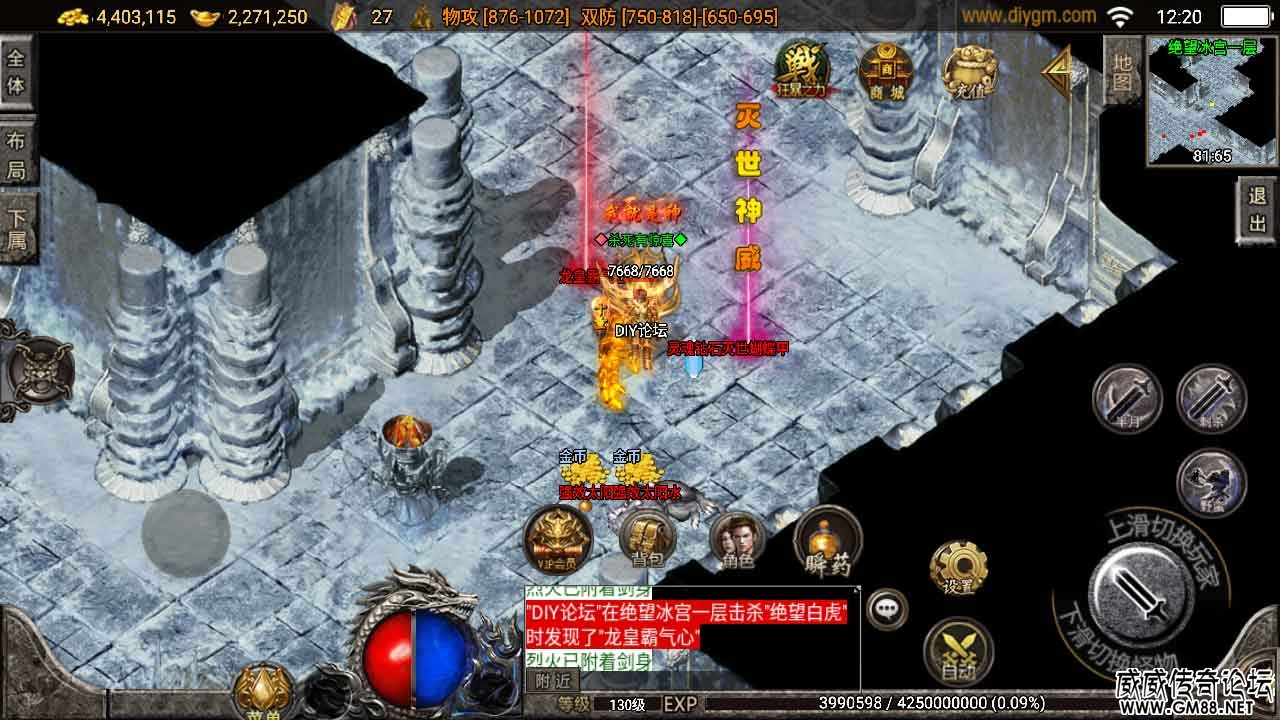
Task: Select the 全体 tab
Action: [x=16, y=71]
